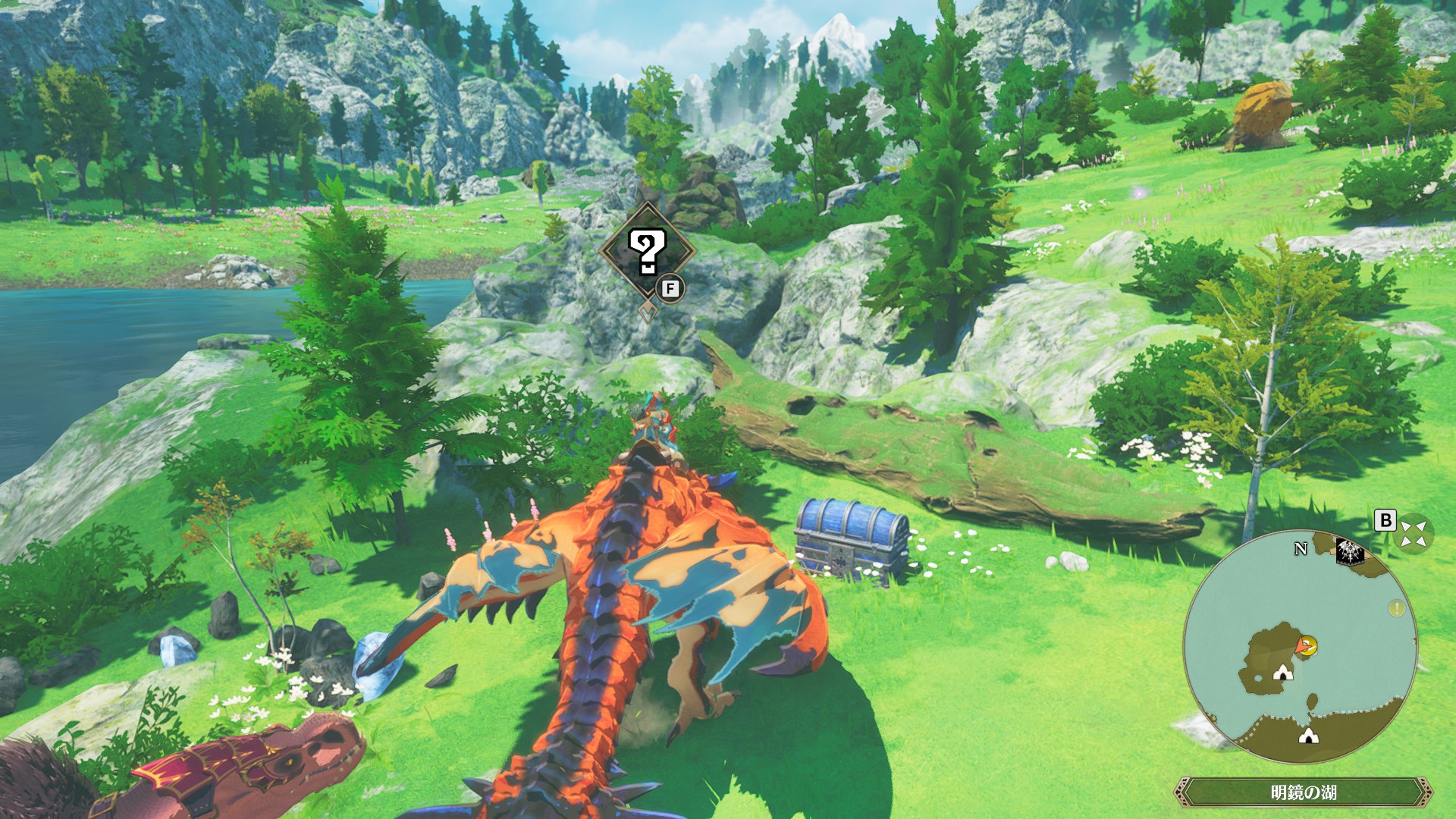
Task: Click the question mark diamond marker
Action: click(648, 252)
